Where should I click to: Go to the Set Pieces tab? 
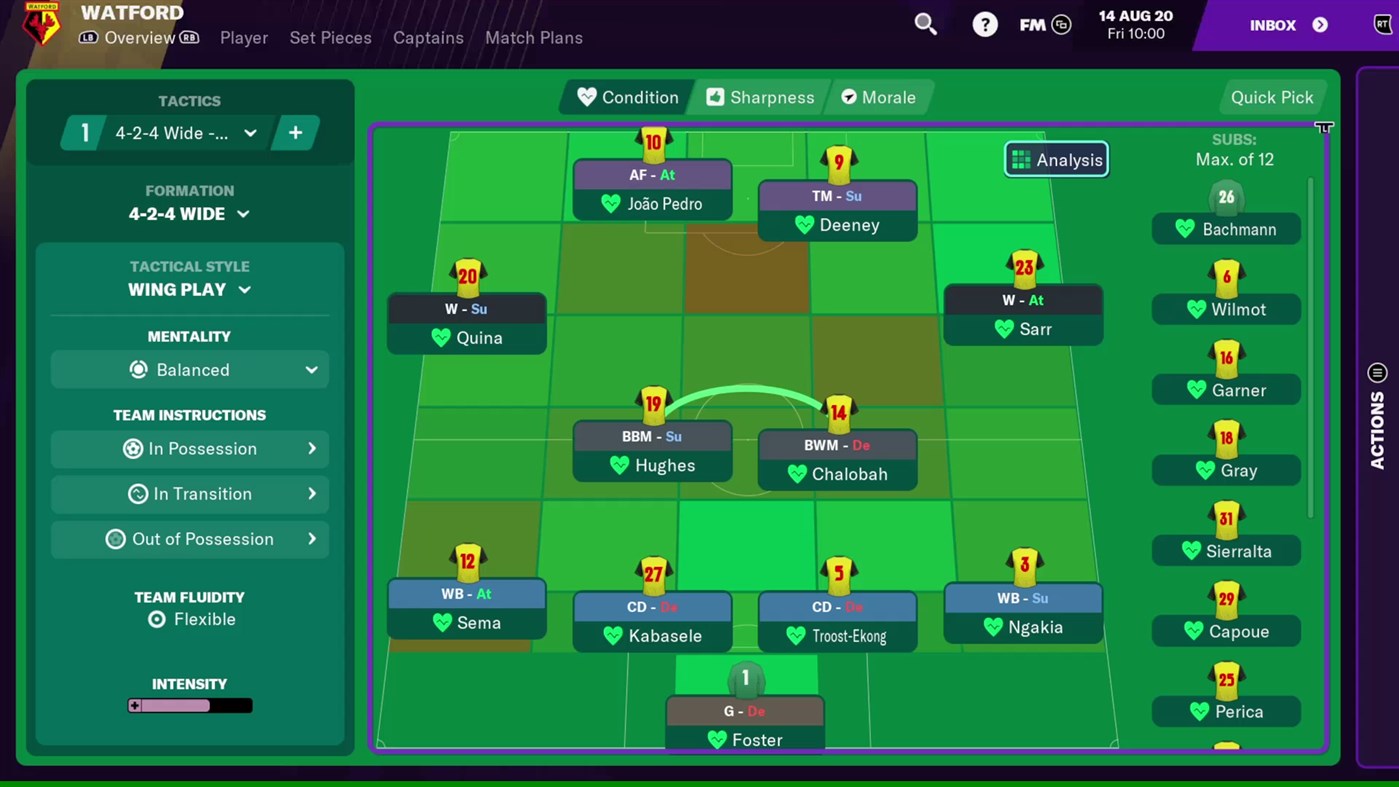coord(330,38)
